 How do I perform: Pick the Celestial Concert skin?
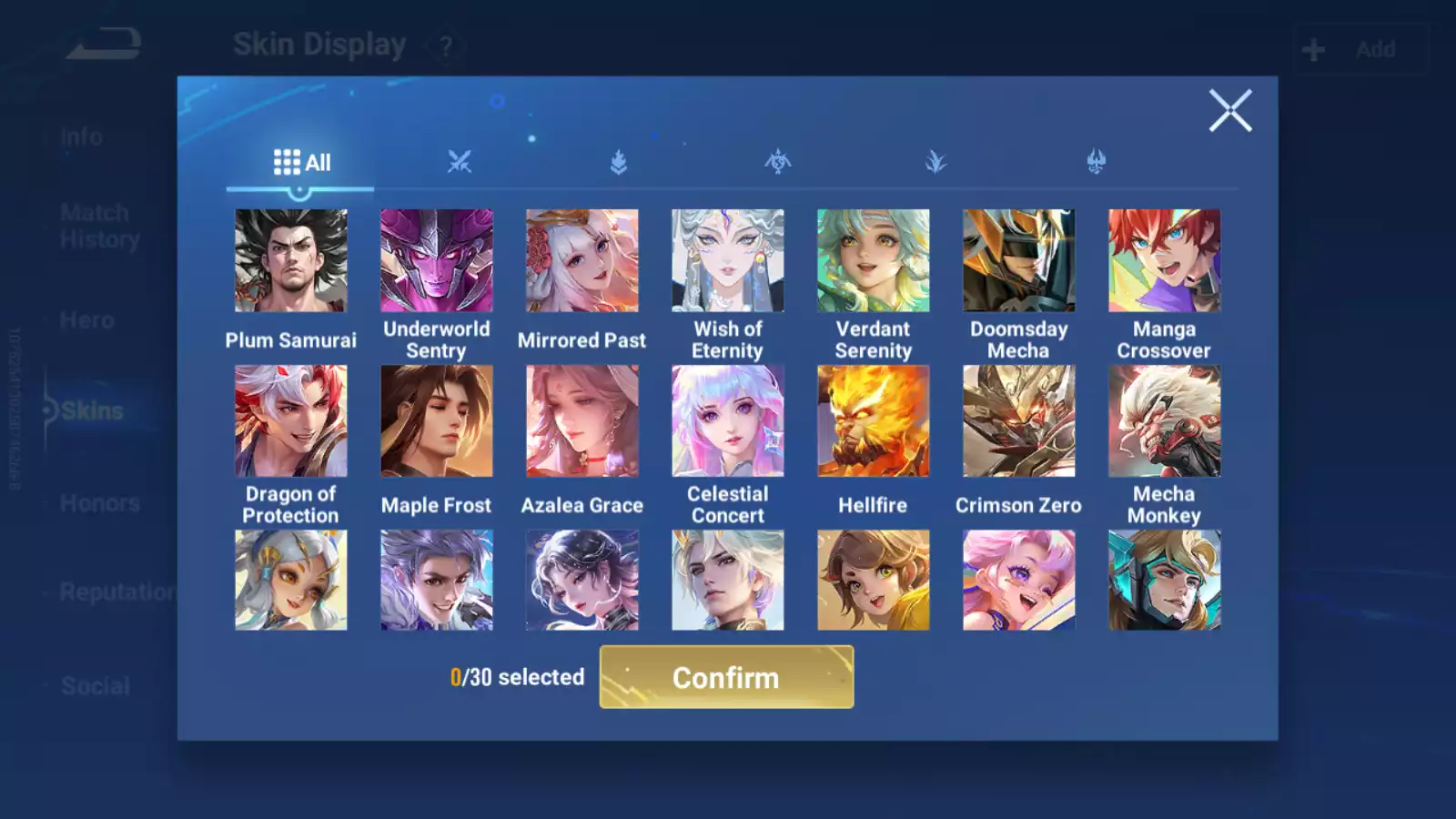728,421
